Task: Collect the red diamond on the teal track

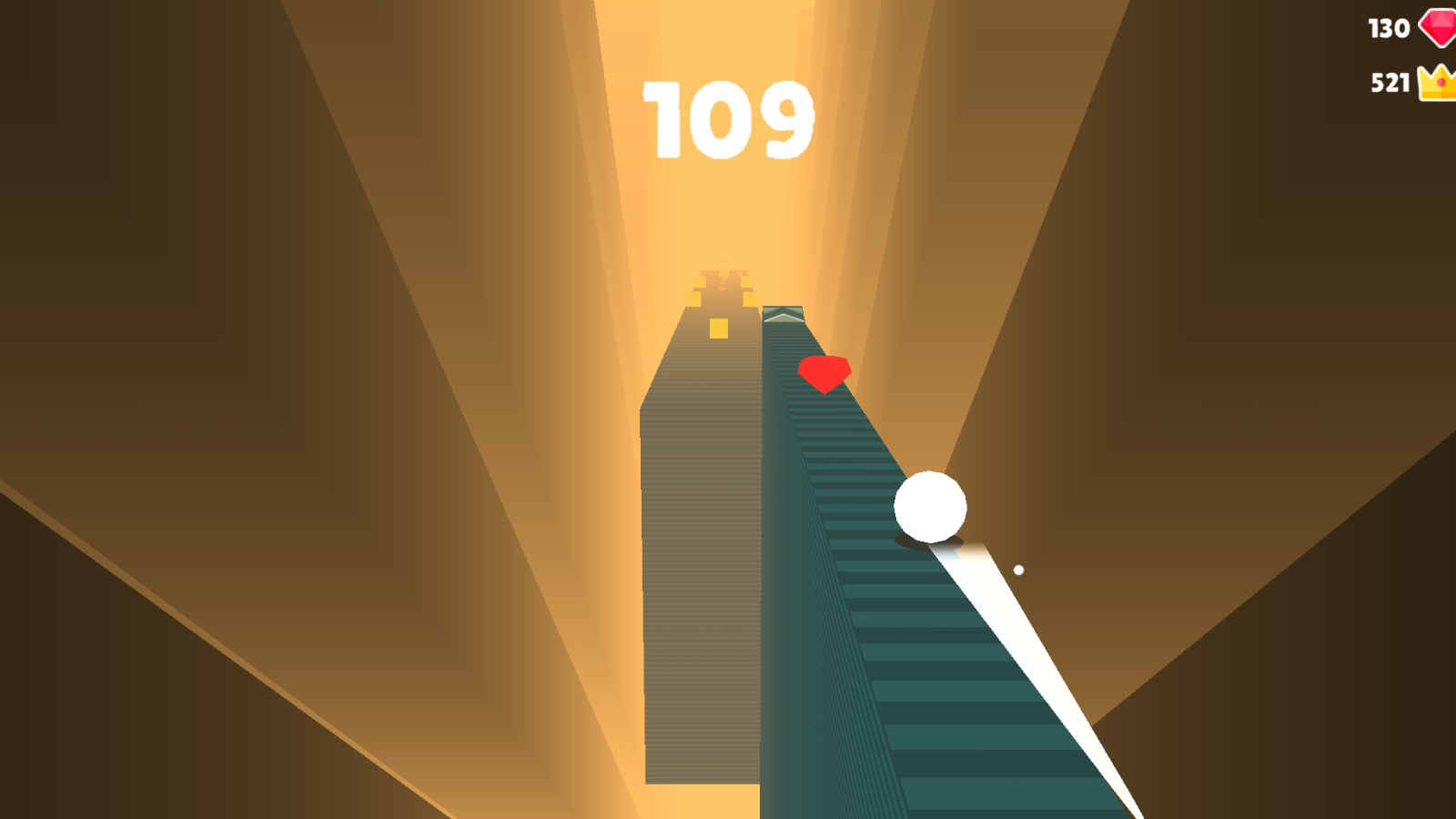Action: tap(824, 373)
